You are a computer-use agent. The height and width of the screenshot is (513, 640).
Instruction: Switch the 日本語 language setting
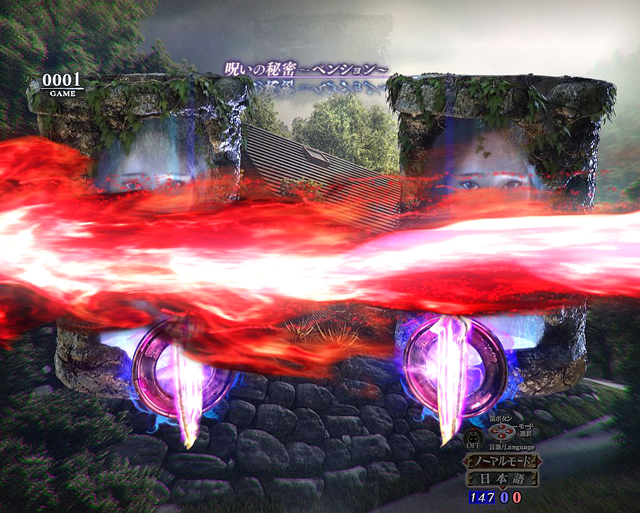click(503, 479)
